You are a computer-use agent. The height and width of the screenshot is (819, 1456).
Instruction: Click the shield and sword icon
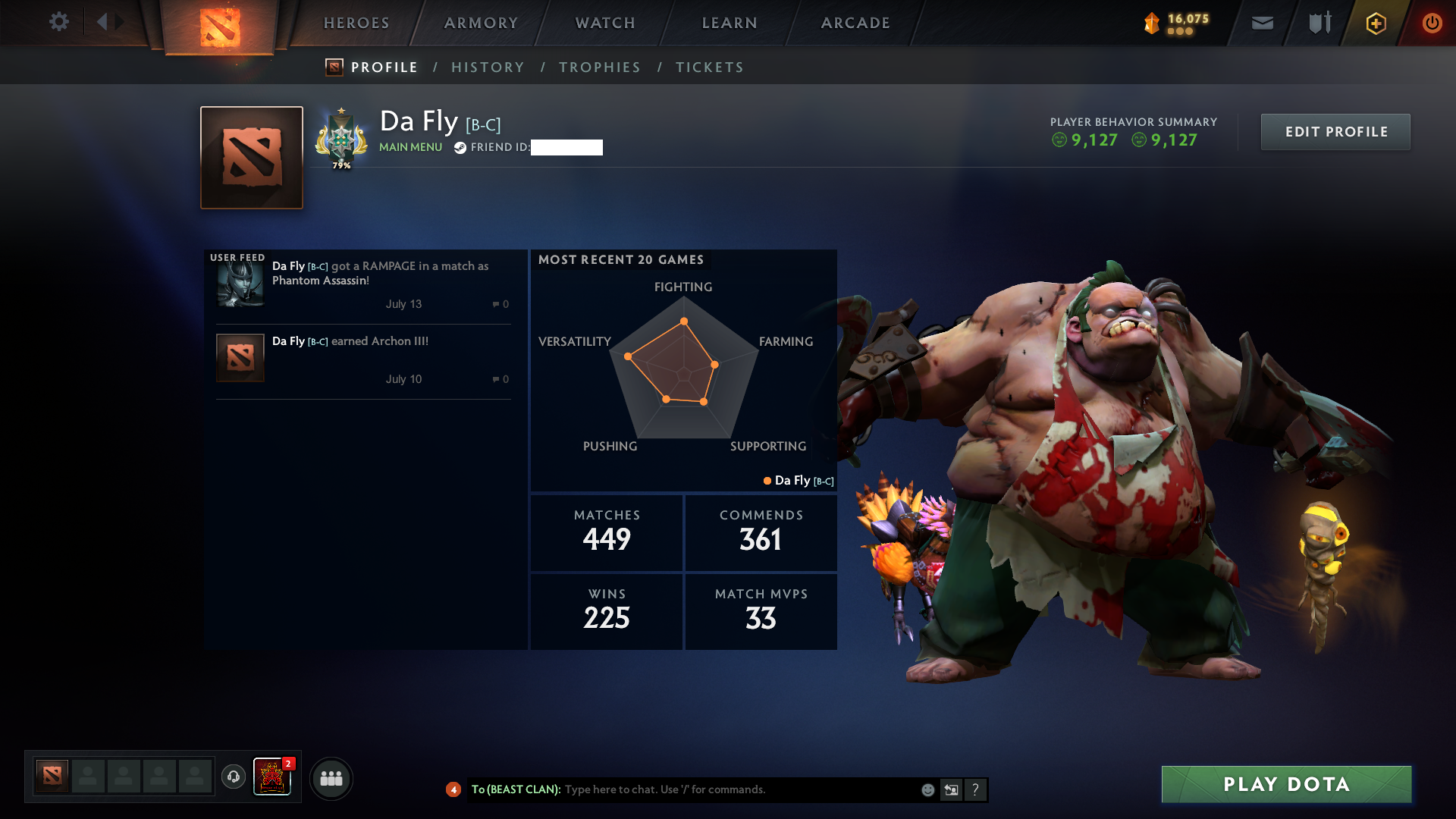pos(1318,23)
